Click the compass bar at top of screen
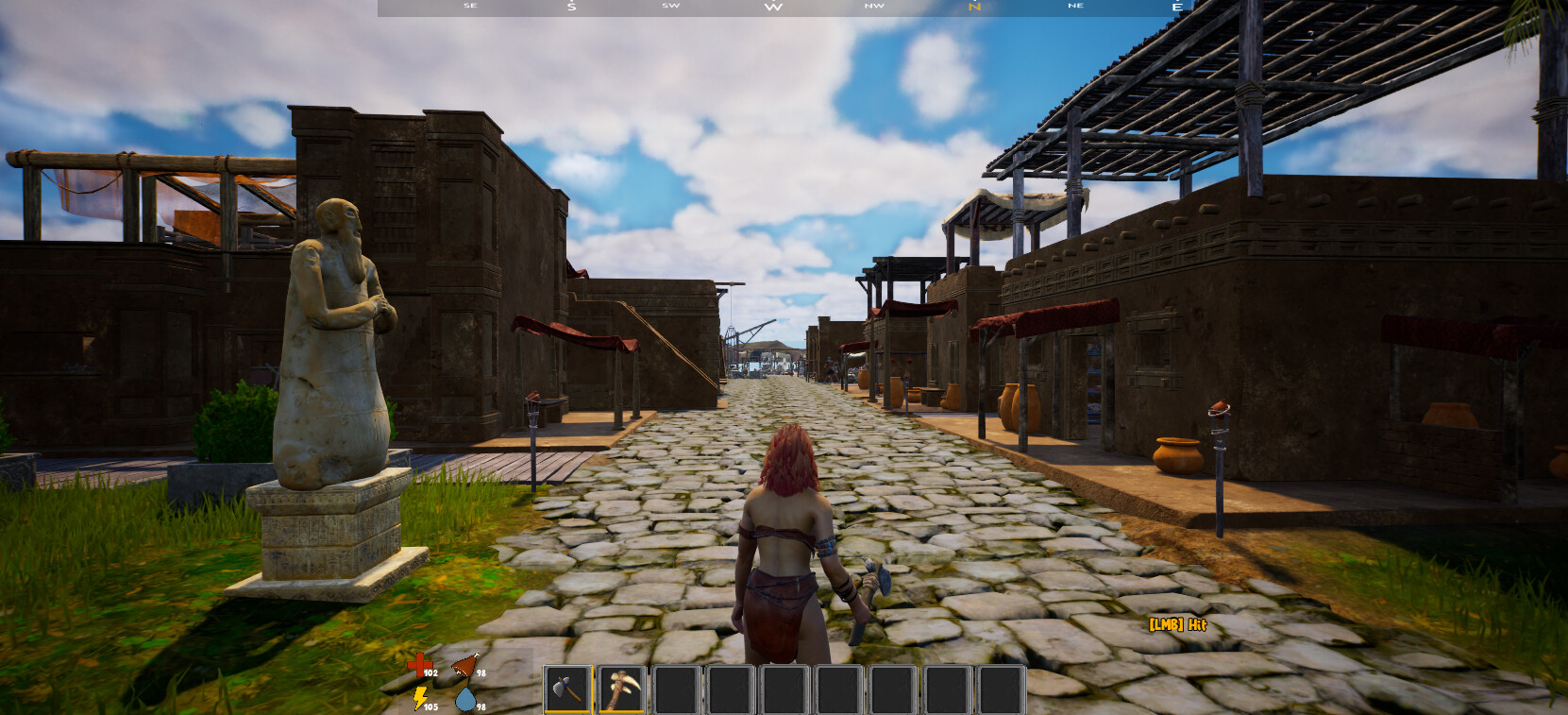This screenshot has width=1568, height=715. 784,8
